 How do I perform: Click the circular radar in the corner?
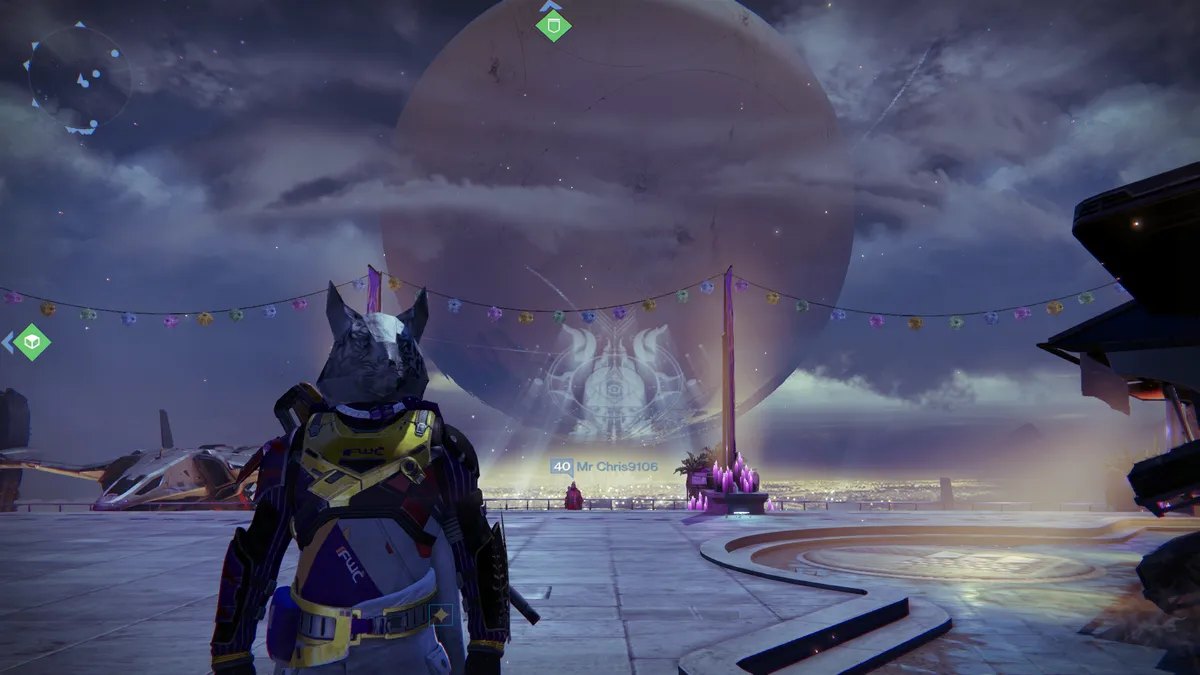click(x=79, y=78)
